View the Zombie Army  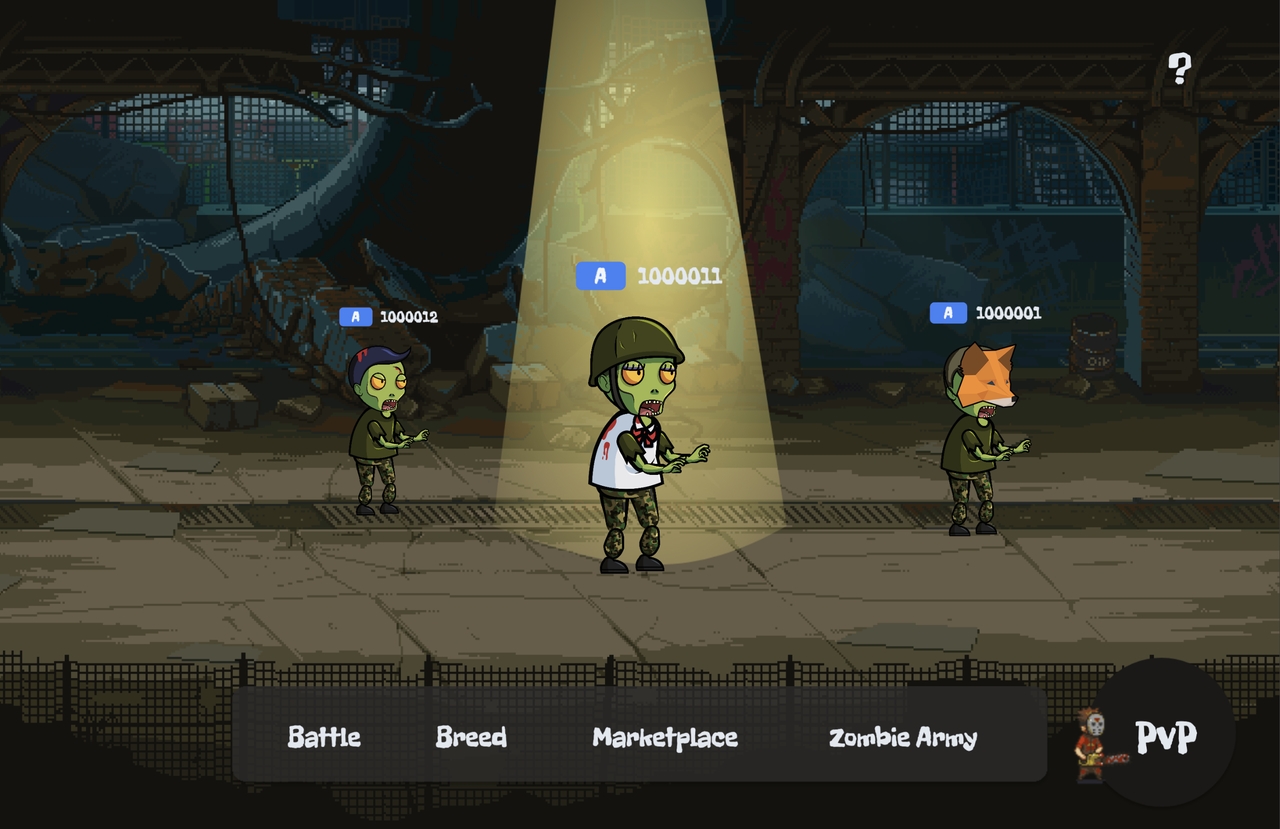click(903, 737)
